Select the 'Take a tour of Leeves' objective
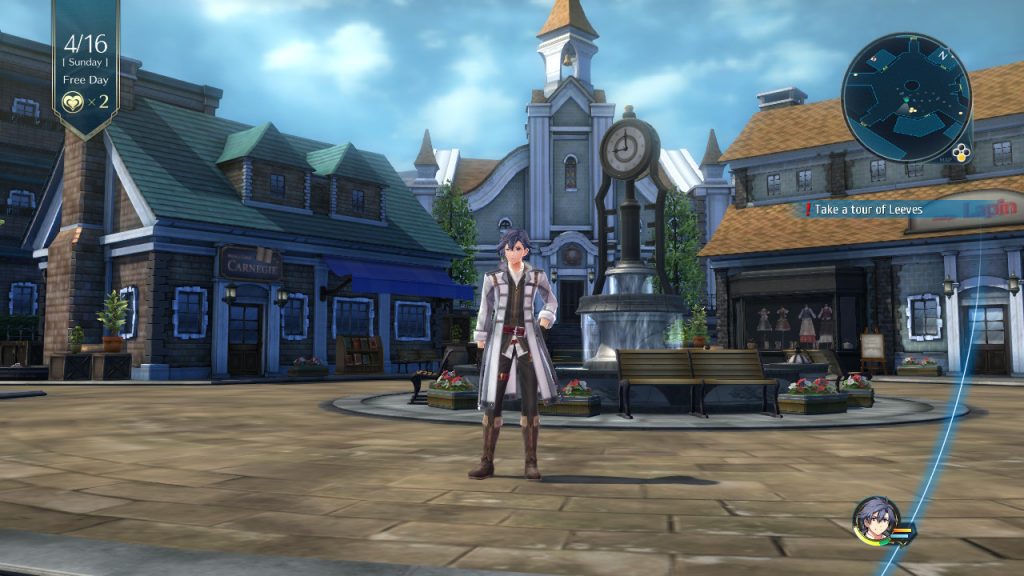 867,209
